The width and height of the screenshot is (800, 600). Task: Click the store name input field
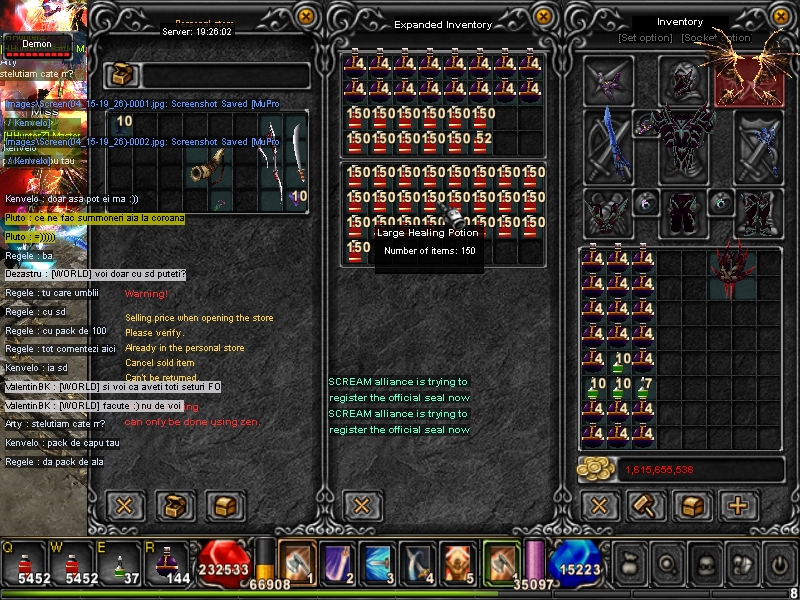point(225,76)
